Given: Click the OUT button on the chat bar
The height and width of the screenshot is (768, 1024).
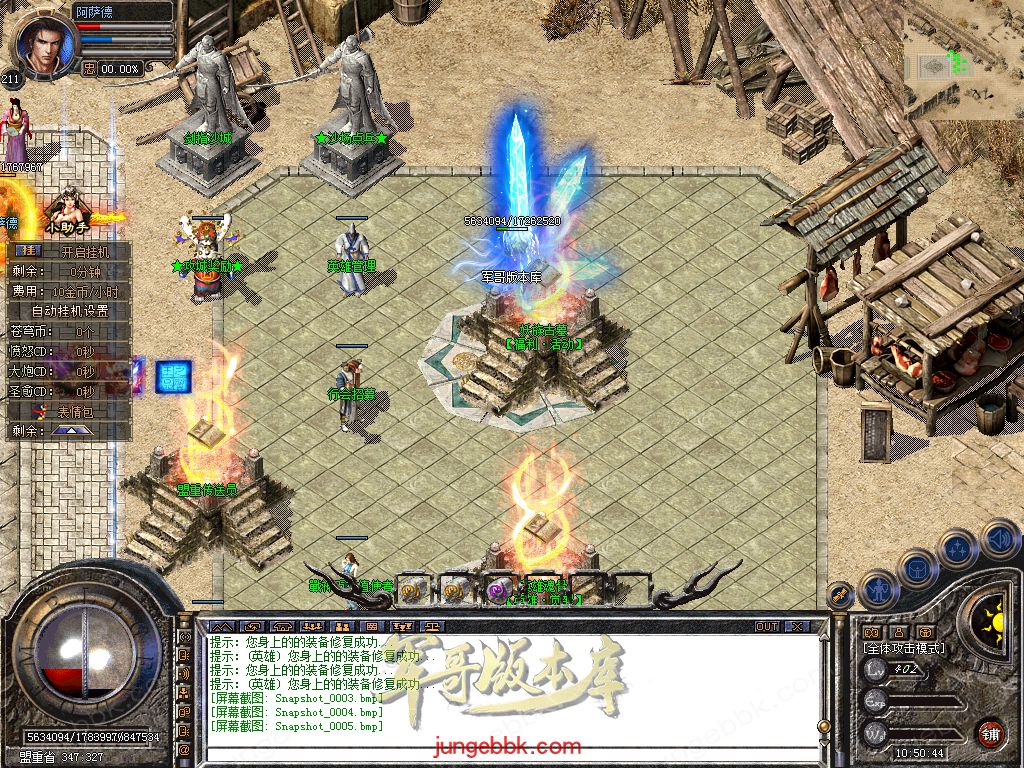Looking at the screenshot, I should click(x=767, y=627).
